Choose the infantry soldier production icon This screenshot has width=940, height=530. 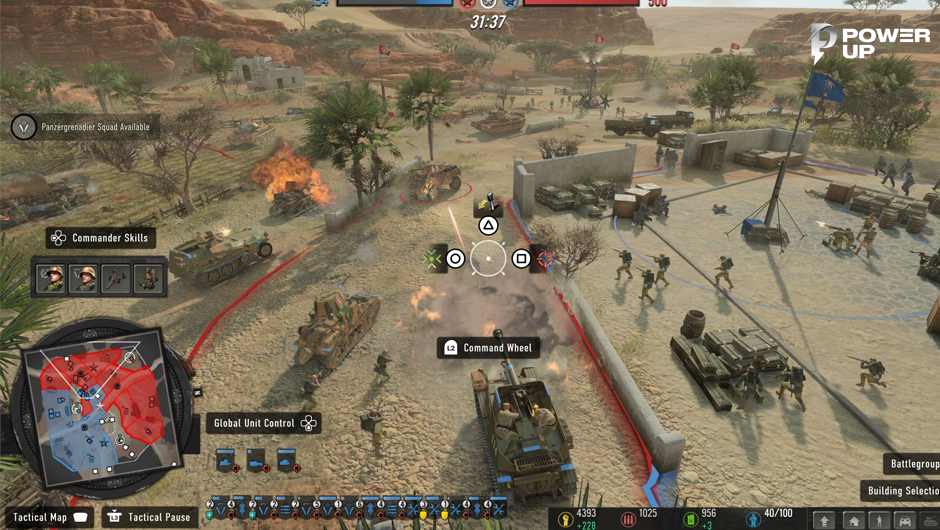coord(879,521)
